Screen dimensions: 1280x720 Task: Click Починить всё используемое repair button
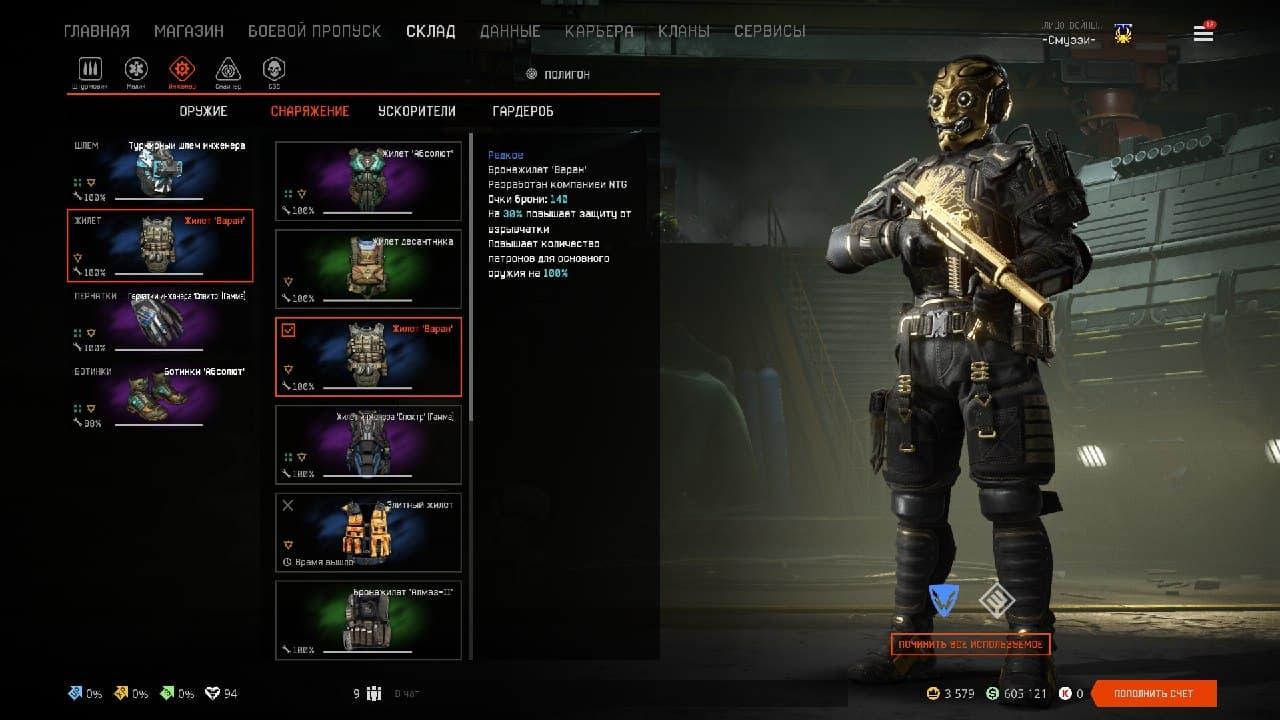[970, 644]
